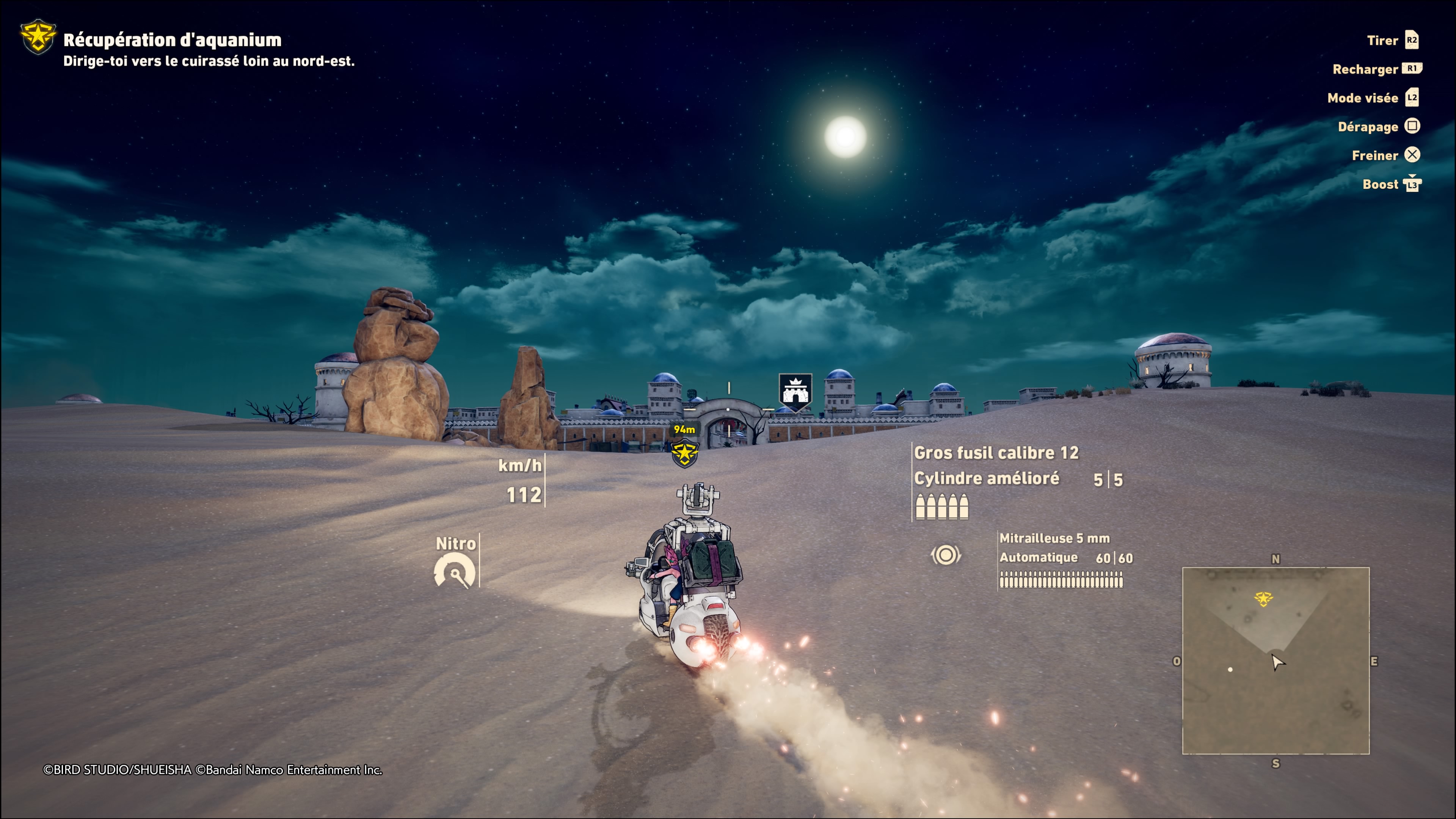Select the yellow quest marker on the minimap
Image resolution: width=1456 pixels, height=819 pixels.
pyautogui.click(x=1263, y=598)
